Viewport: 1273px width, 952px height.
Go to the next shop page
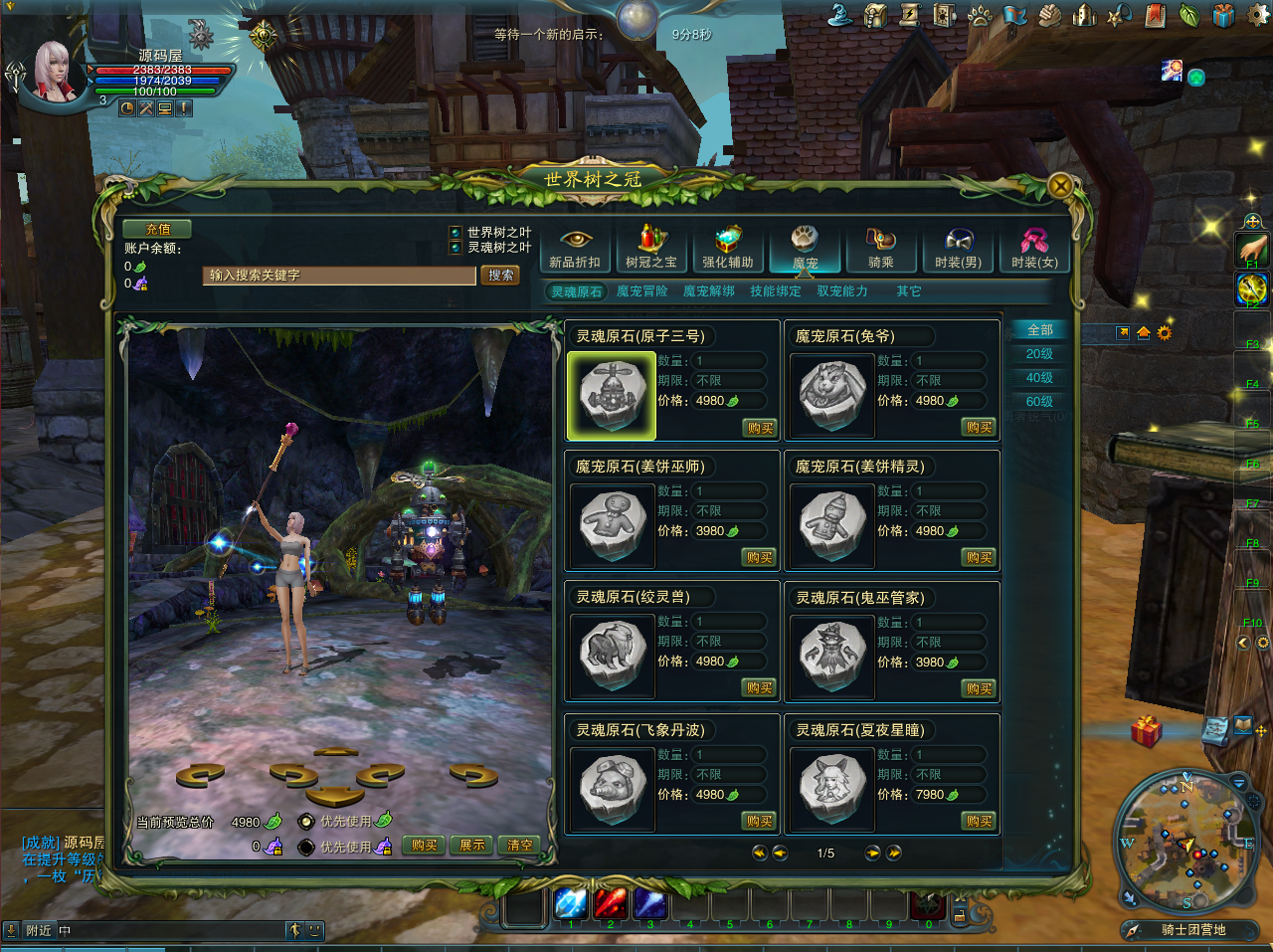pos(872,853)
